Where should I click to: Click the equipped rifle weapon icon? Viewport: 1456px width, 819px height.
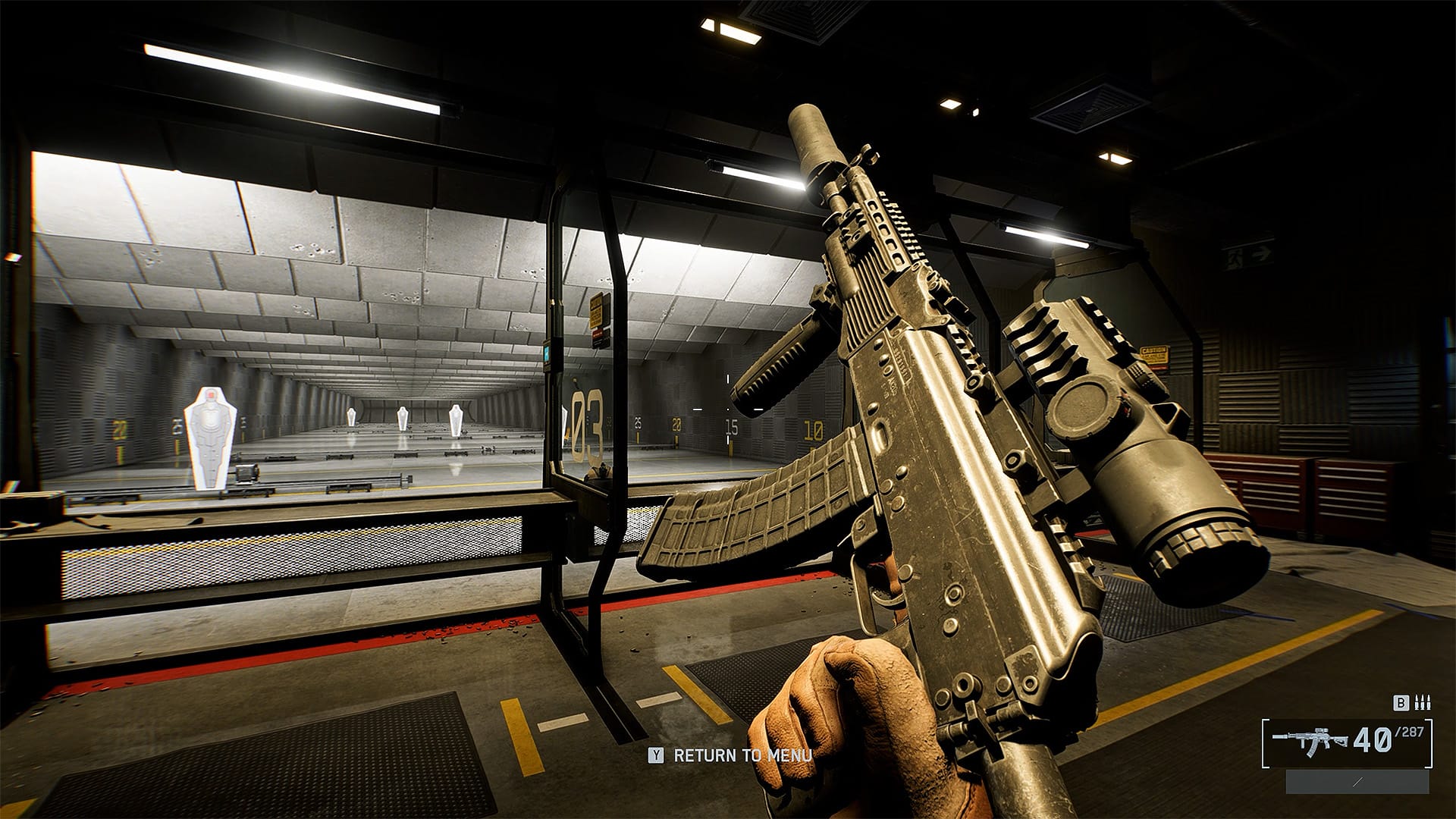click(1310, 740)
